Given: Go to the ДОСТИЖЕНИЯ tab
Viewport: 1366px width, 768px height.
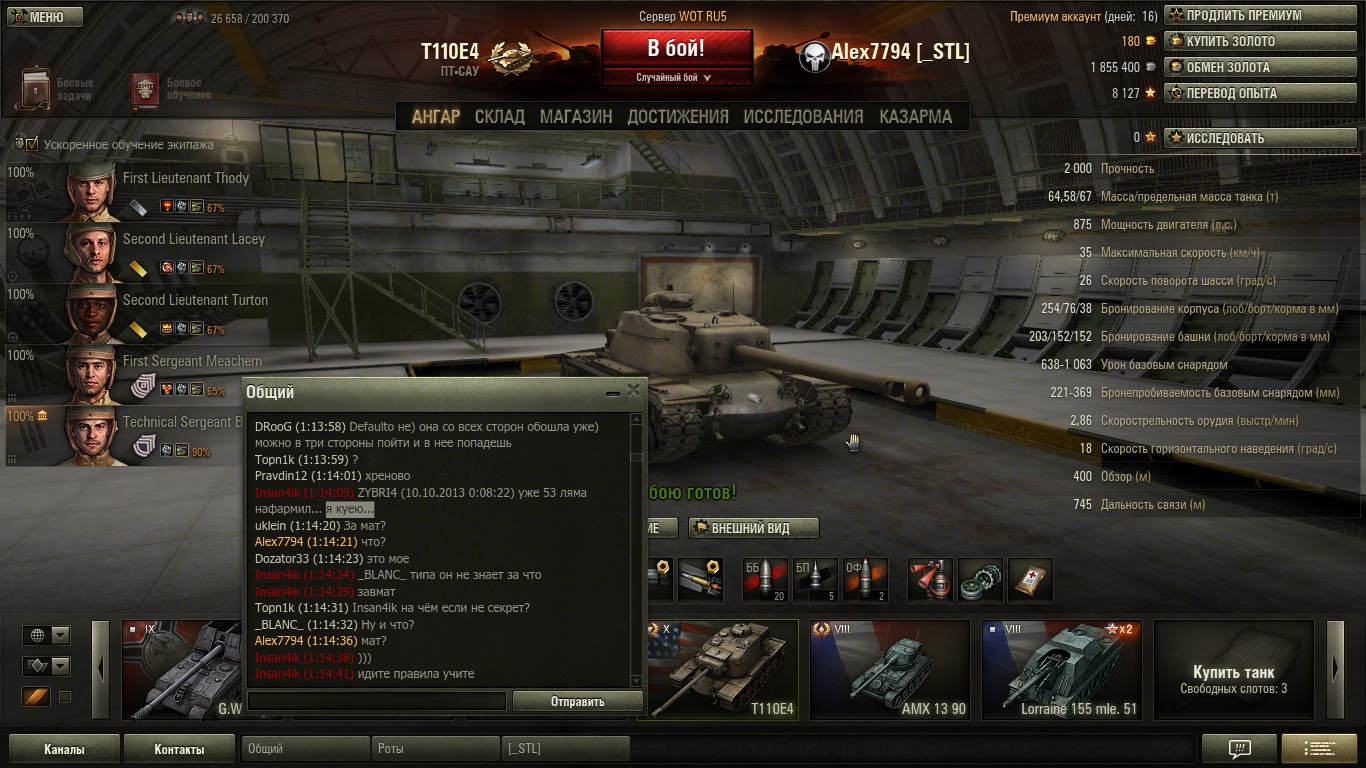Looking at the screenshot, I should 678,117.
